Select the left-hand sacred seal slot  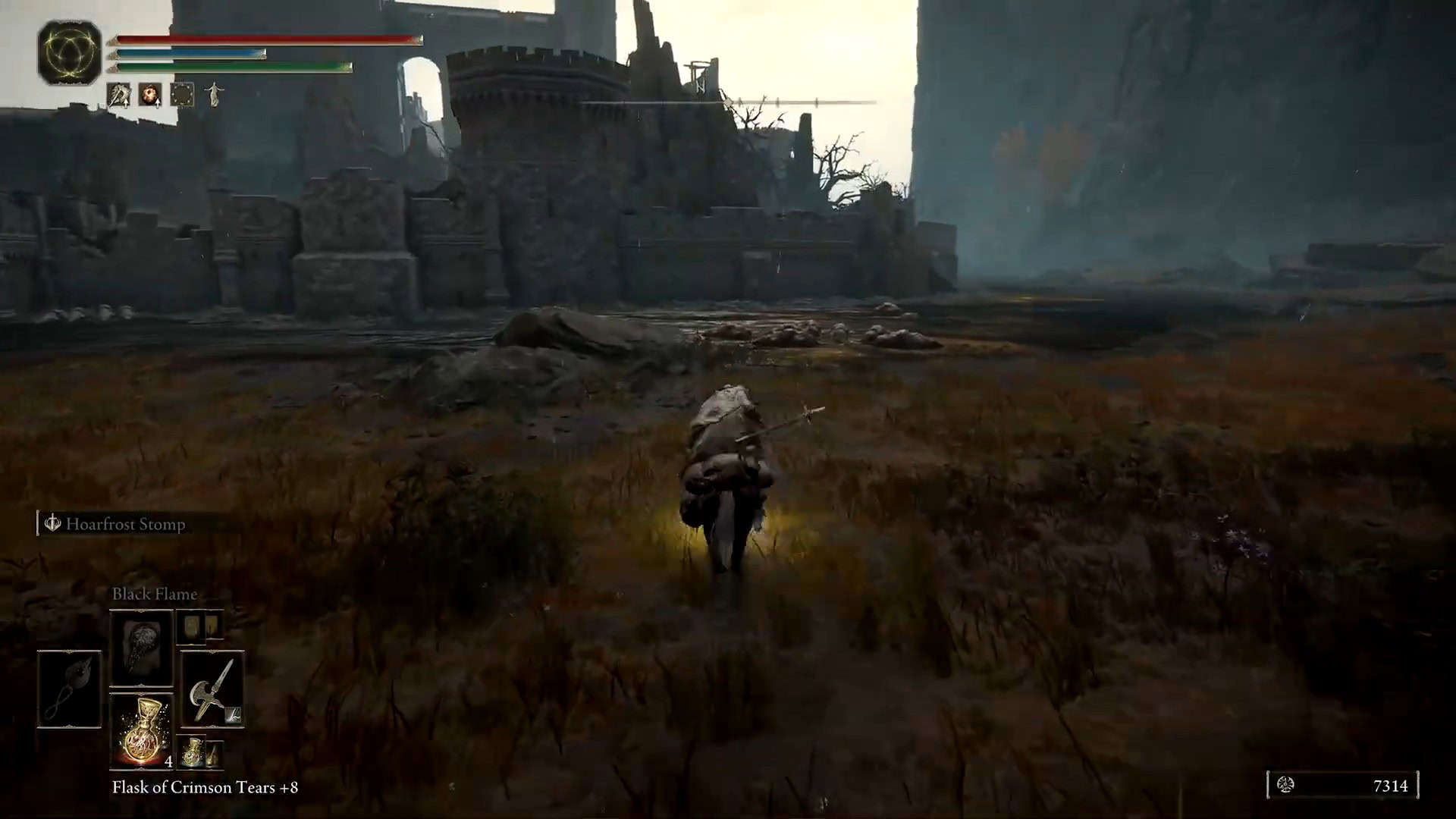coord(69,689)
